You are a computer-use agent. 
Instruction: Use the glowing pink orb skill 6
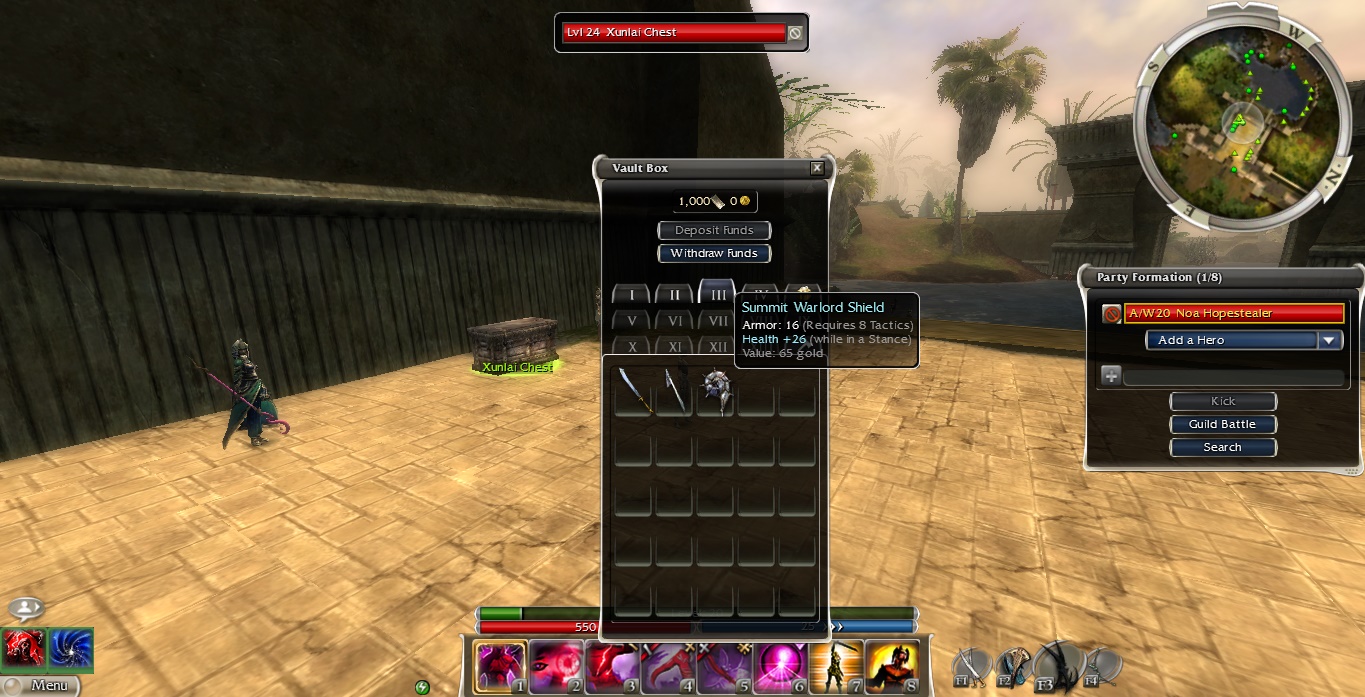(x=780, y=667)
